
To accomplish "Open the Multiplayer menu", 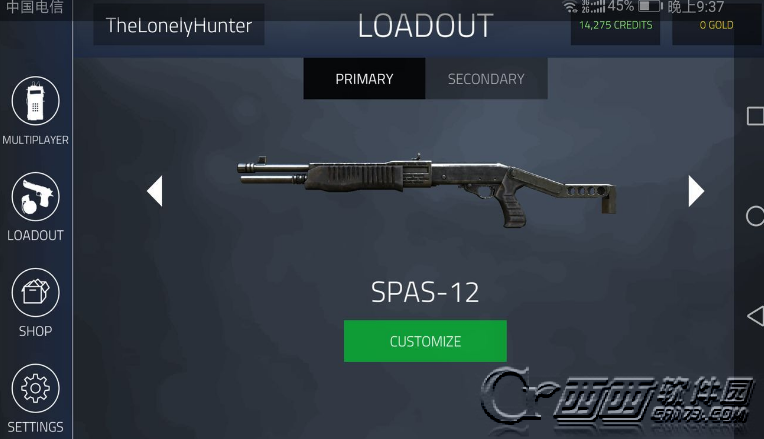I will [x=35, y=103].
